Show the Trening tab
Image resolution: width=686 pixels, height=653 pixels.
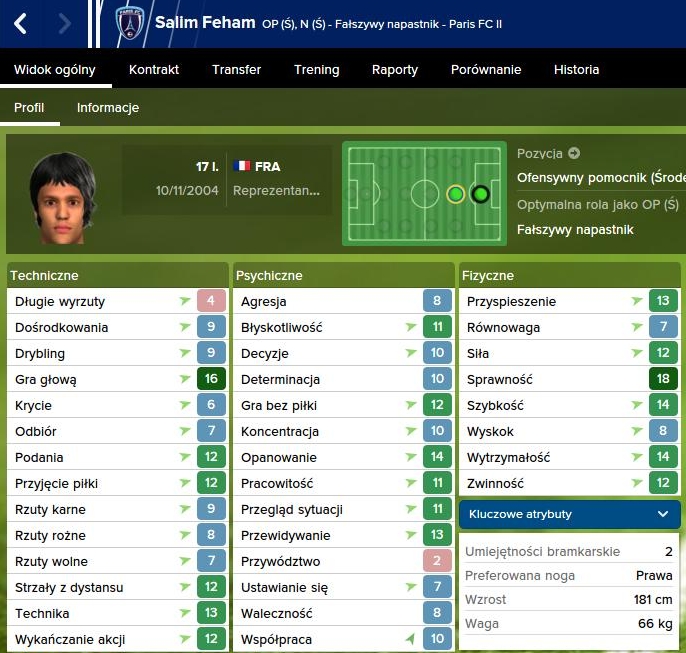316,70
